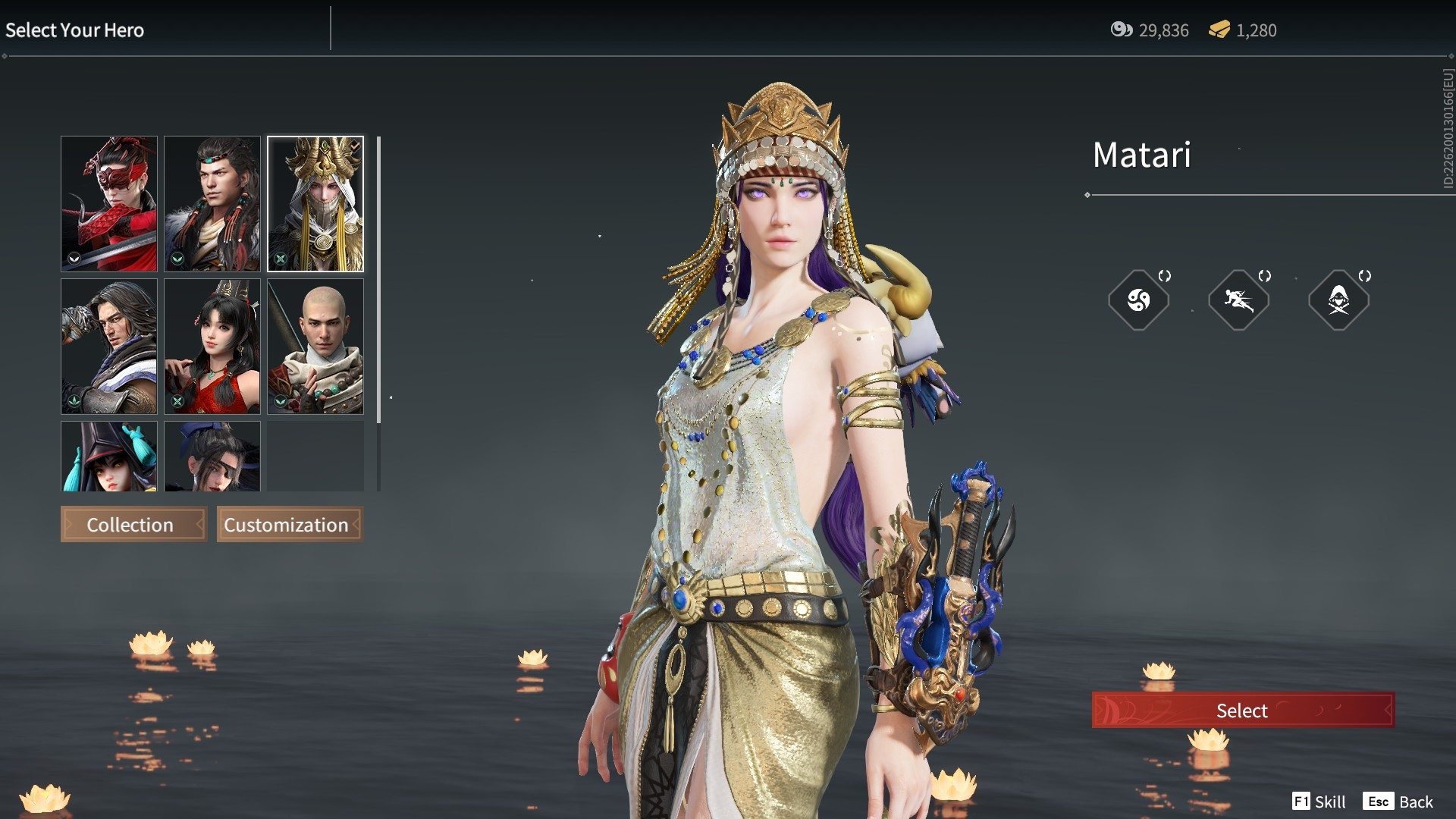This screenshot has height=819, width=1456.
Task: Confirm hero with the red Select button
Action: [1242, 710]
